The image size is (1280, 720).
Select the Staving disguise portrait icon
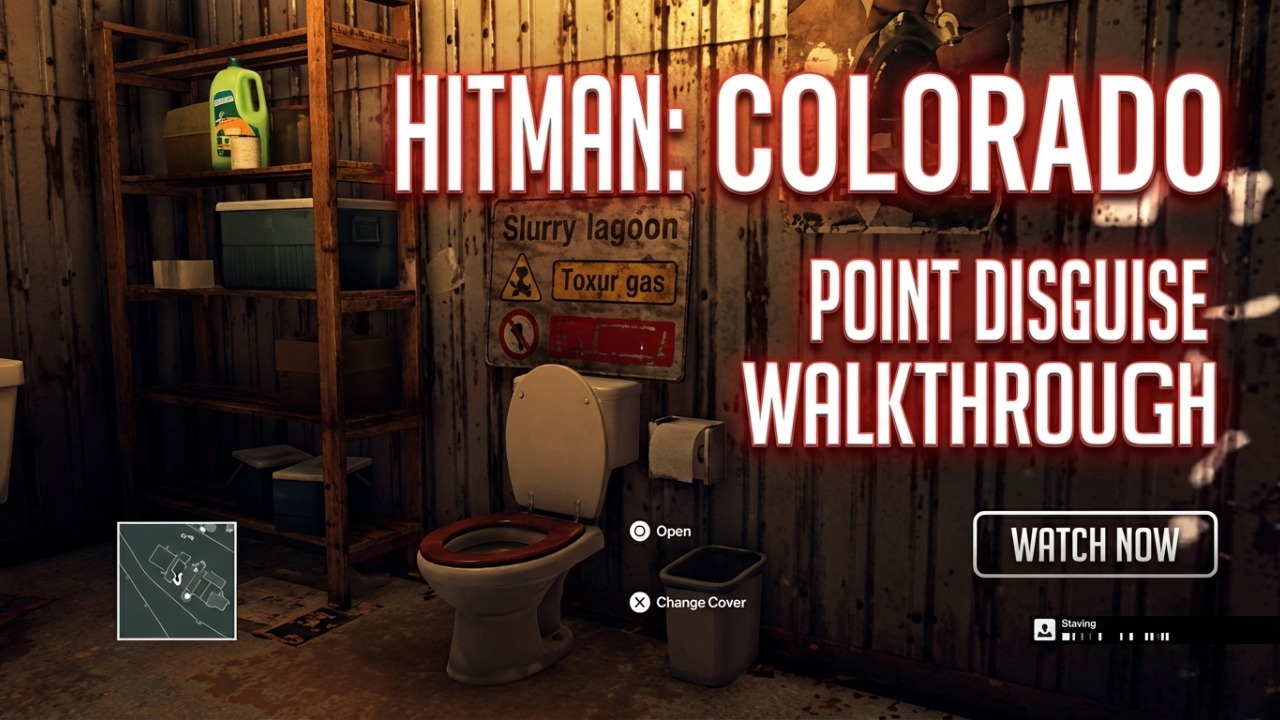(x=1045, y=628)
